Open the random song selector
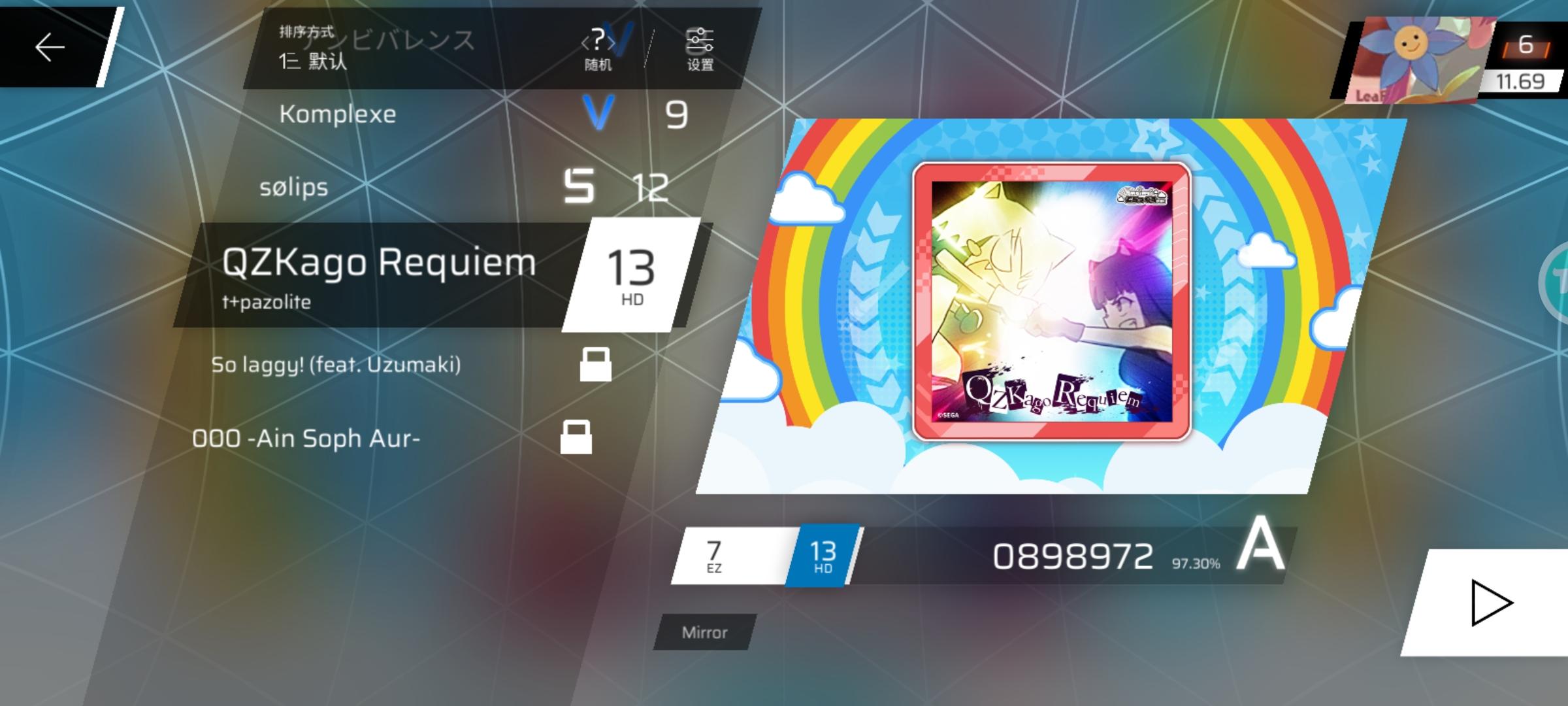 click(x=598, y=49)
